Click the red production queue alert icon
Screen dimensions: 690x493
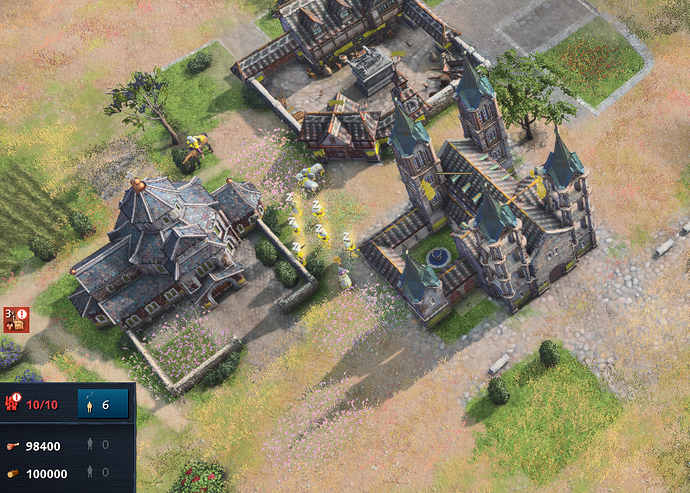(x=16, y=319)
